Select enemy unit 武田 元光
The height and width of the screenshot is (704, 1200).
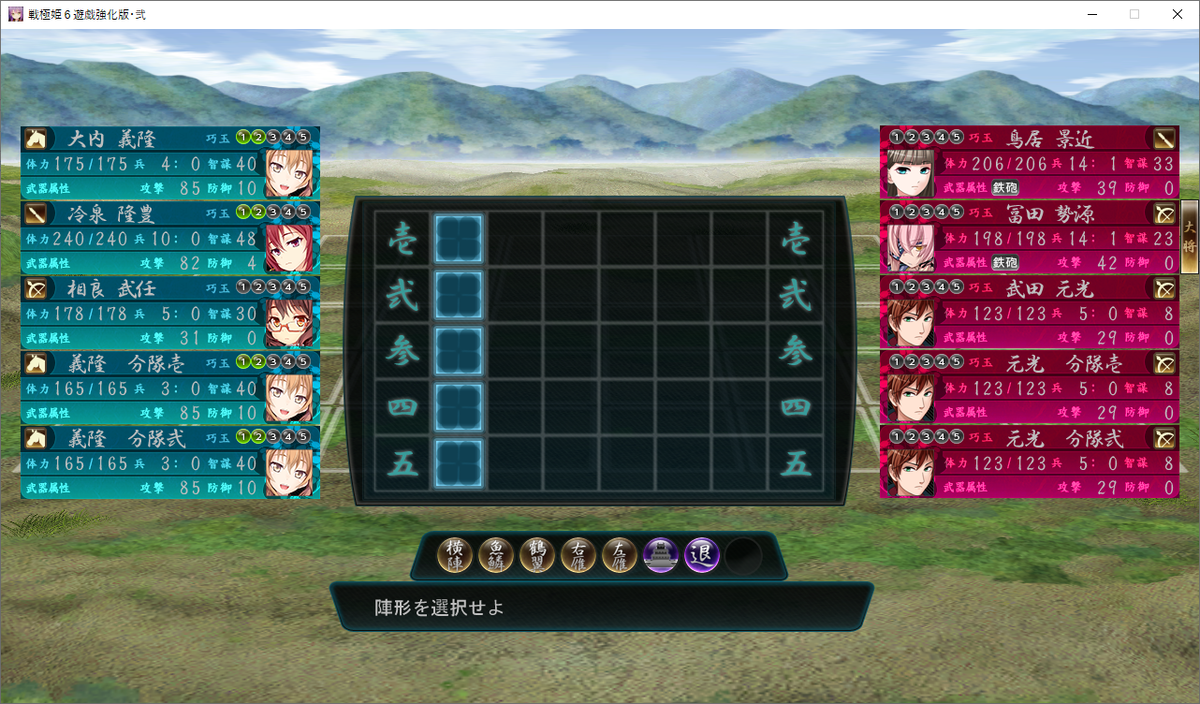click(1030, 312)
